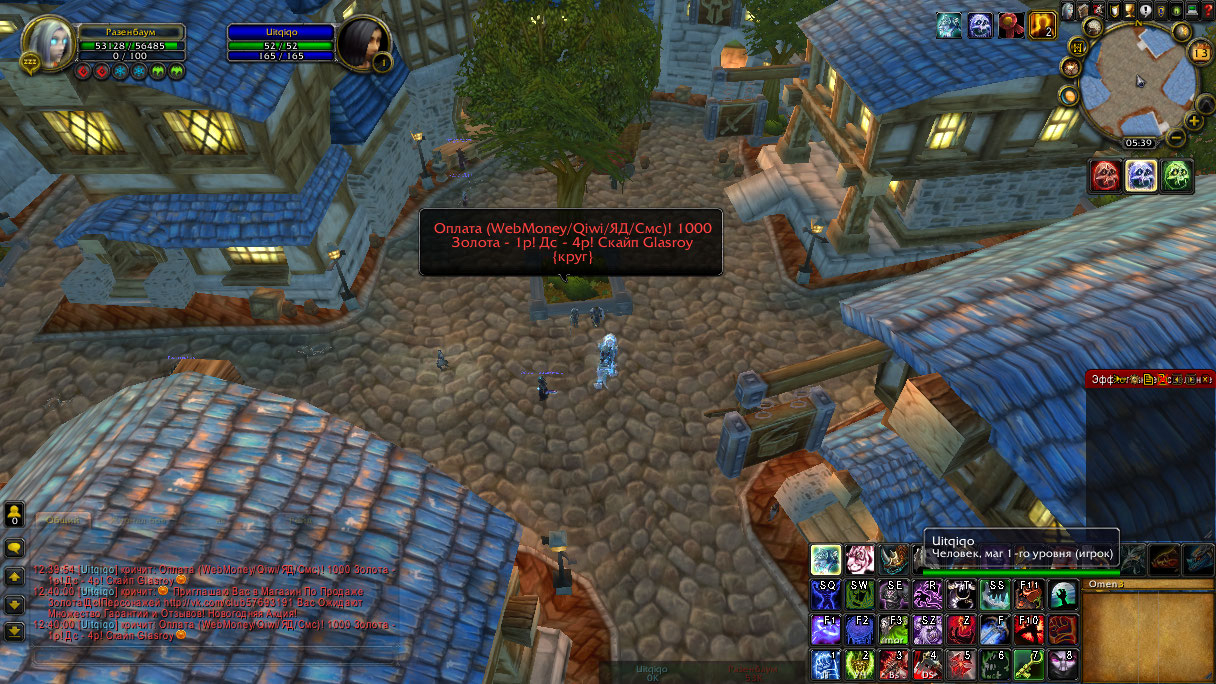Activate the ability bound to key 7

1027,664
